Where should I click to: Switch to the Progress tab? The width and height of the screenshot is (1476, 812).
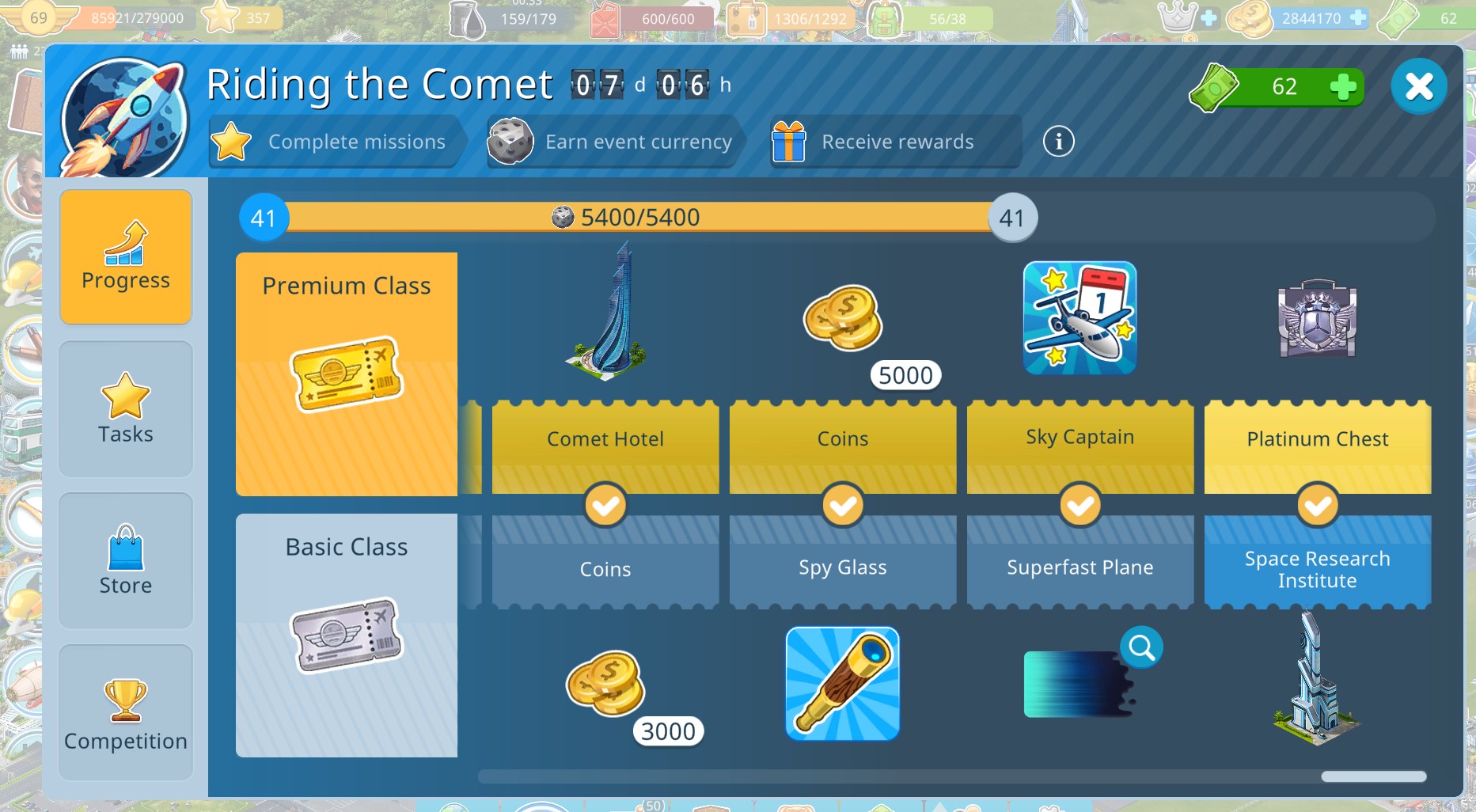click(126, 256)
